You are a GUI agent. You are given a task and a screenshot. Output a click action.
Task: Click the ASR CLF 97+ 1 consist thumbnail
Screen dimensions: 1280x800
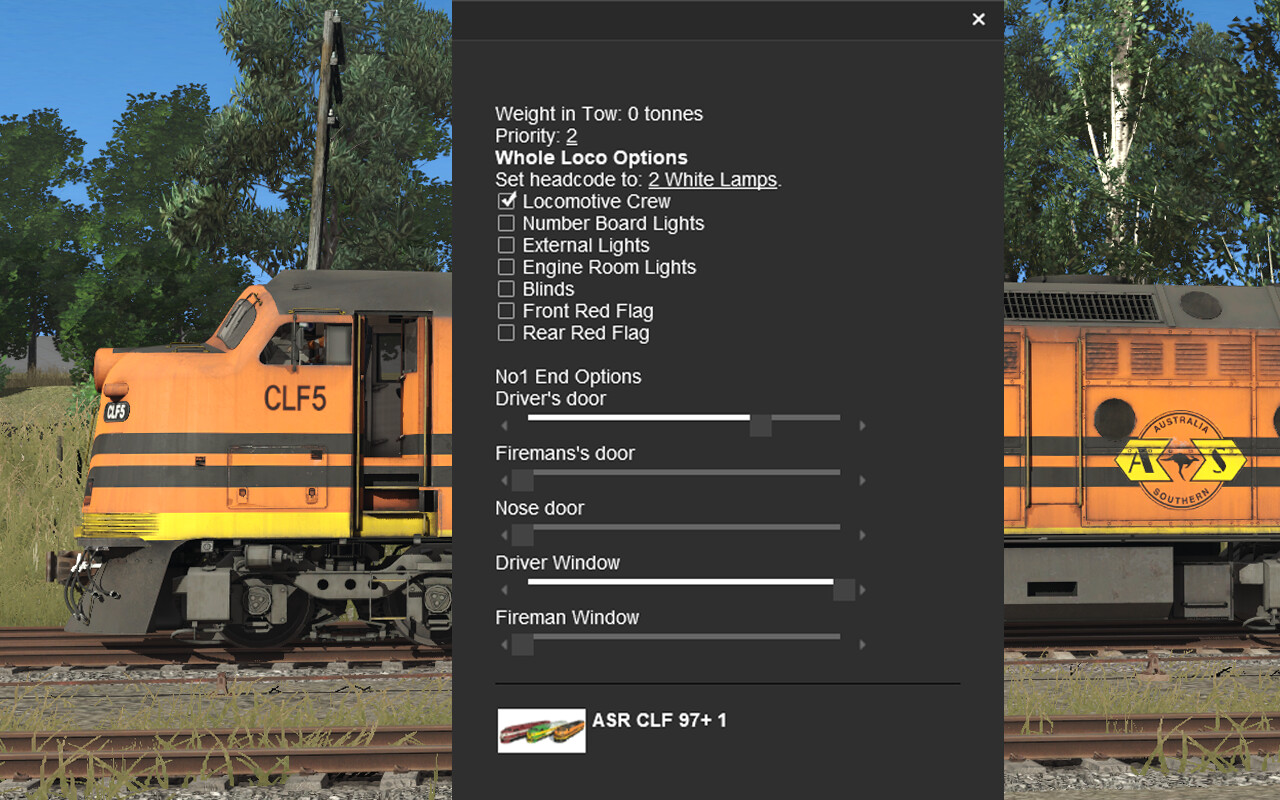pos(541,730)
